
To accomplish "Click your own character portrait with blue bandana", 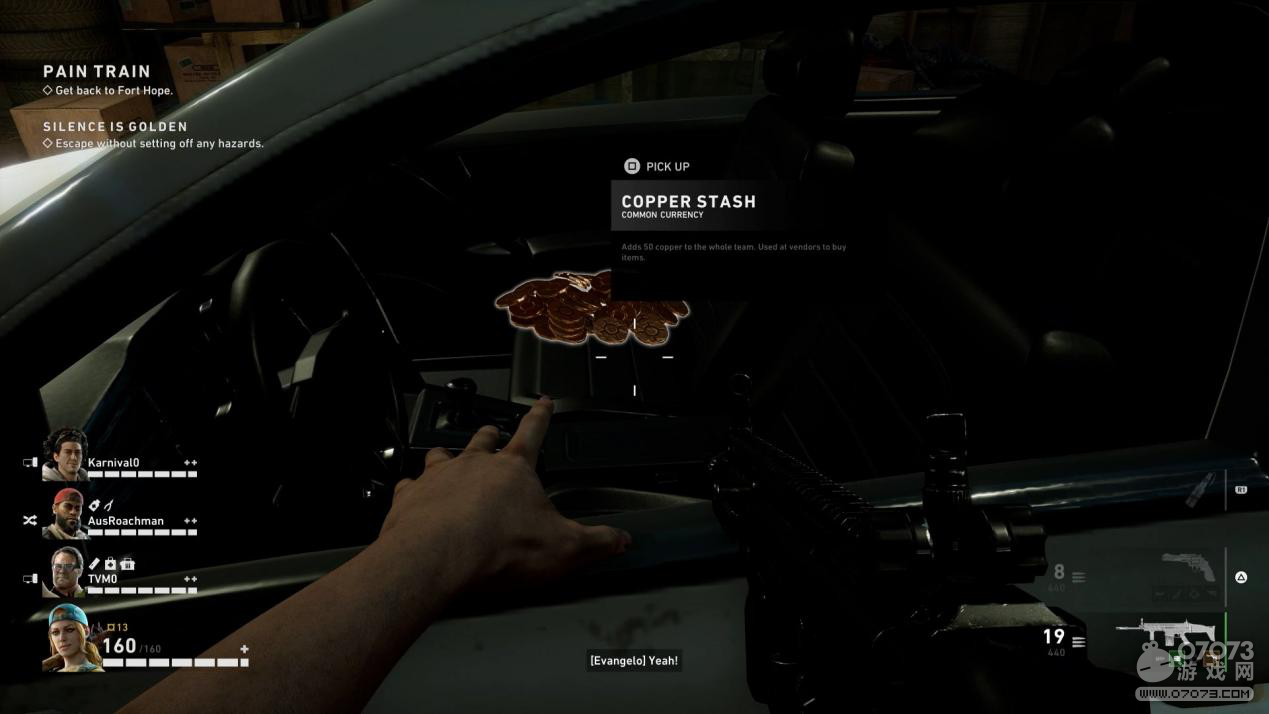I will point(72,638).
